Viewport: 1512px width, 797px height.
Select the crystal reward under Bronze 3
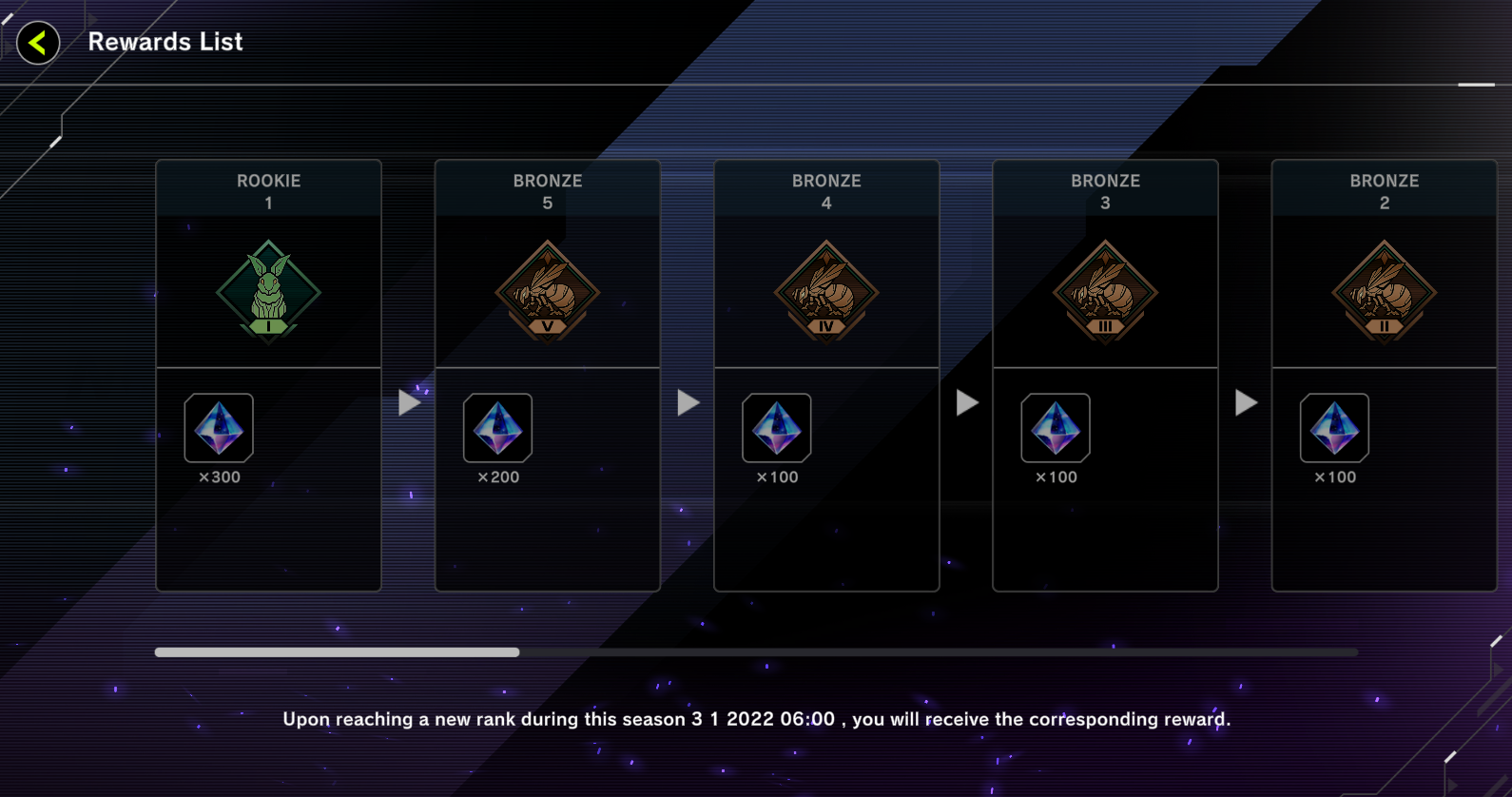pos(1056,428)
